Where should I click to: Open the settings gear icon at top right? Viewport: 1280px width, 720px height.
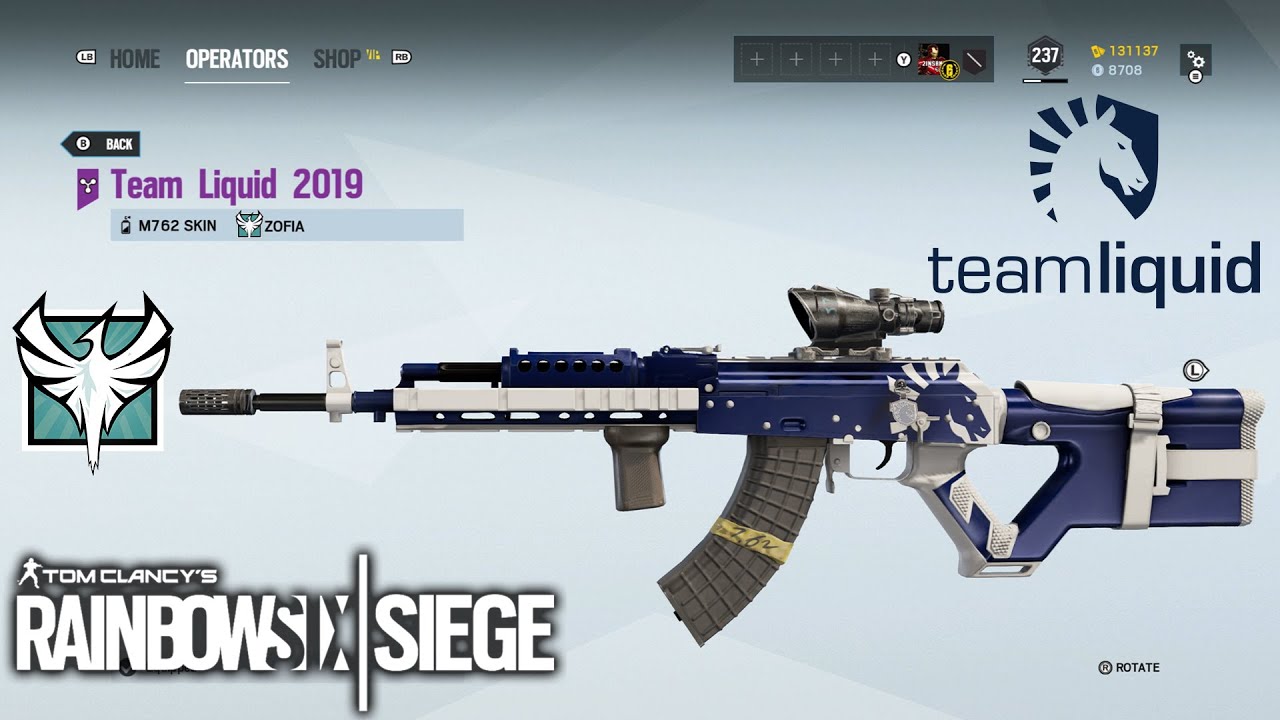pos(1196,60)
